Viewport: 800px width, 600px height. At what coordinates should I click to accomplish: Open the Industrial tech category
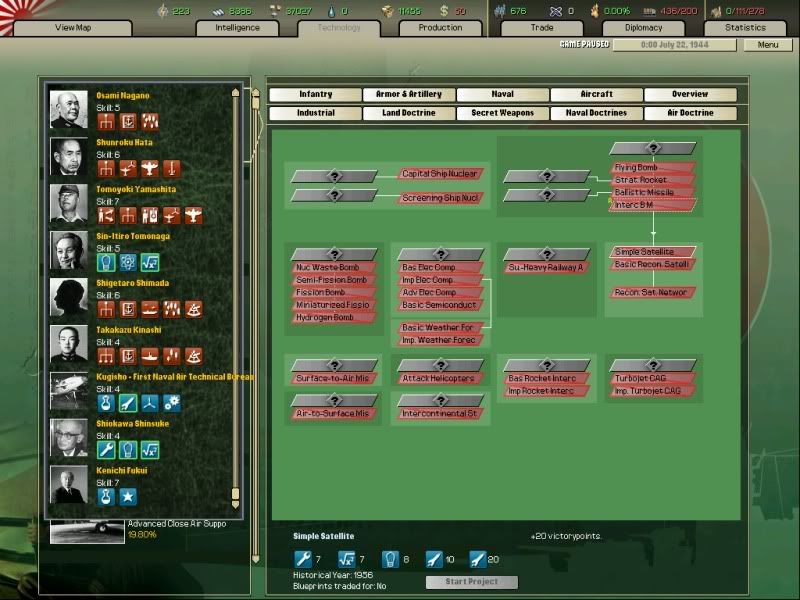[x=315, y=113]
